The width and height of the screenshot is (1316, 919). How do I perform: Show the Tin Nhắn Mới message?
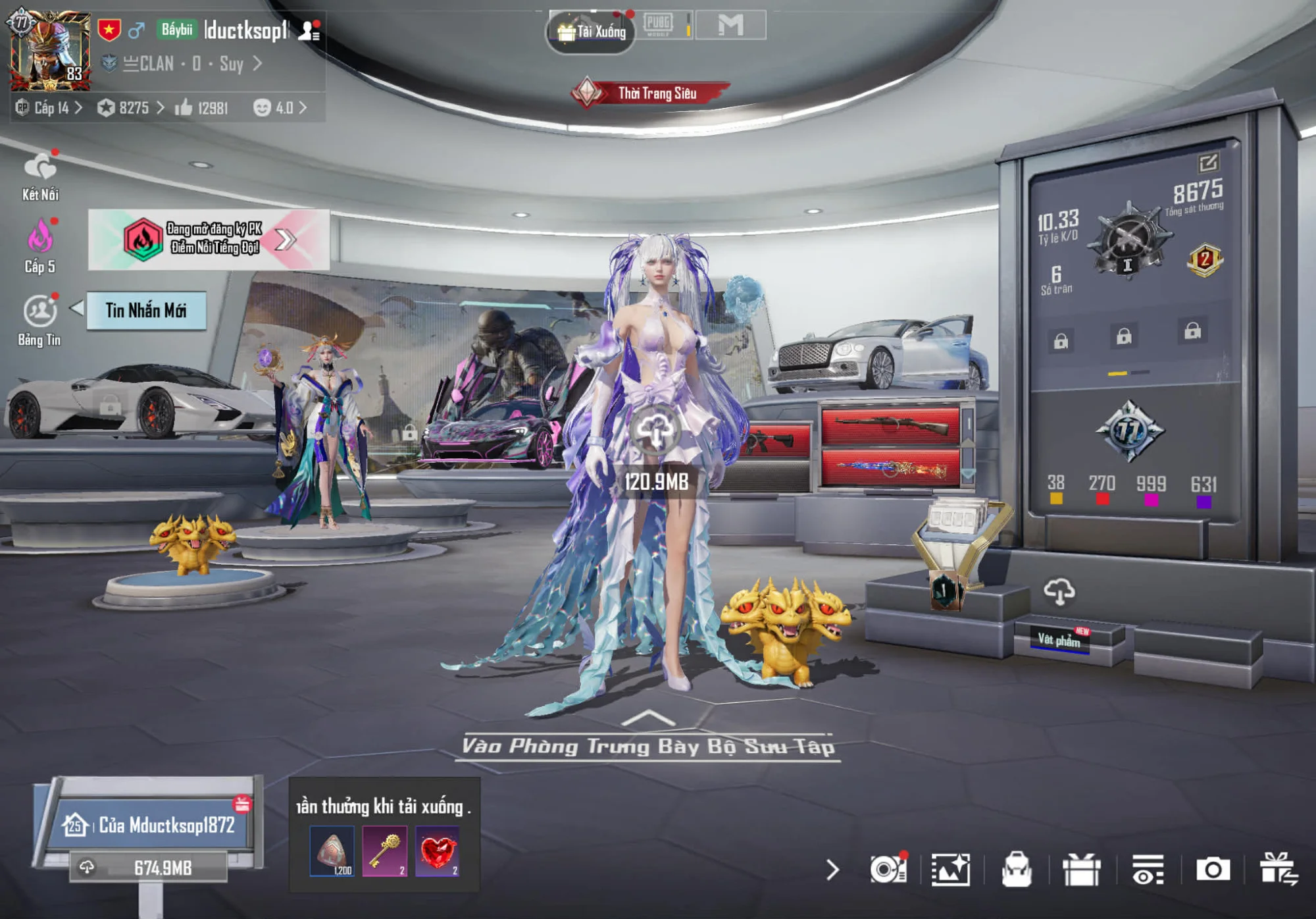pos(146,310)
